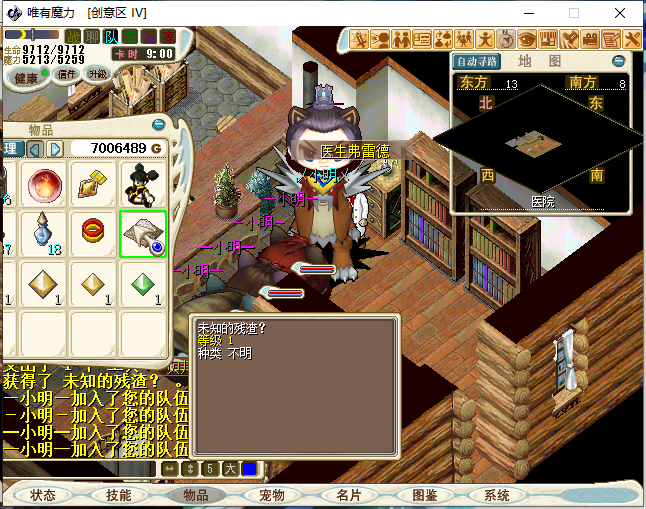
Task: Select the blue potion flask item
Action: pos(44,234)
